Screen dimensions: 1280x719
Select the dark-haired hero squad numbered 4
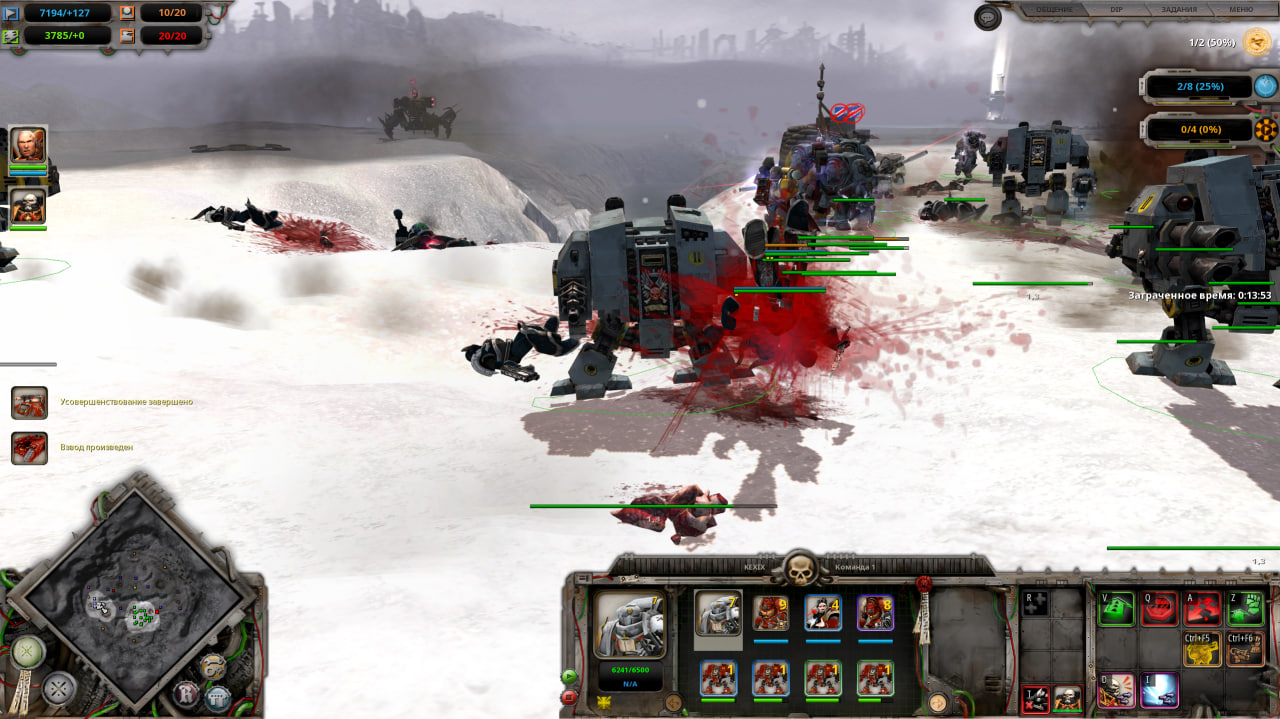pyautogui.click(x=822, y=613)
